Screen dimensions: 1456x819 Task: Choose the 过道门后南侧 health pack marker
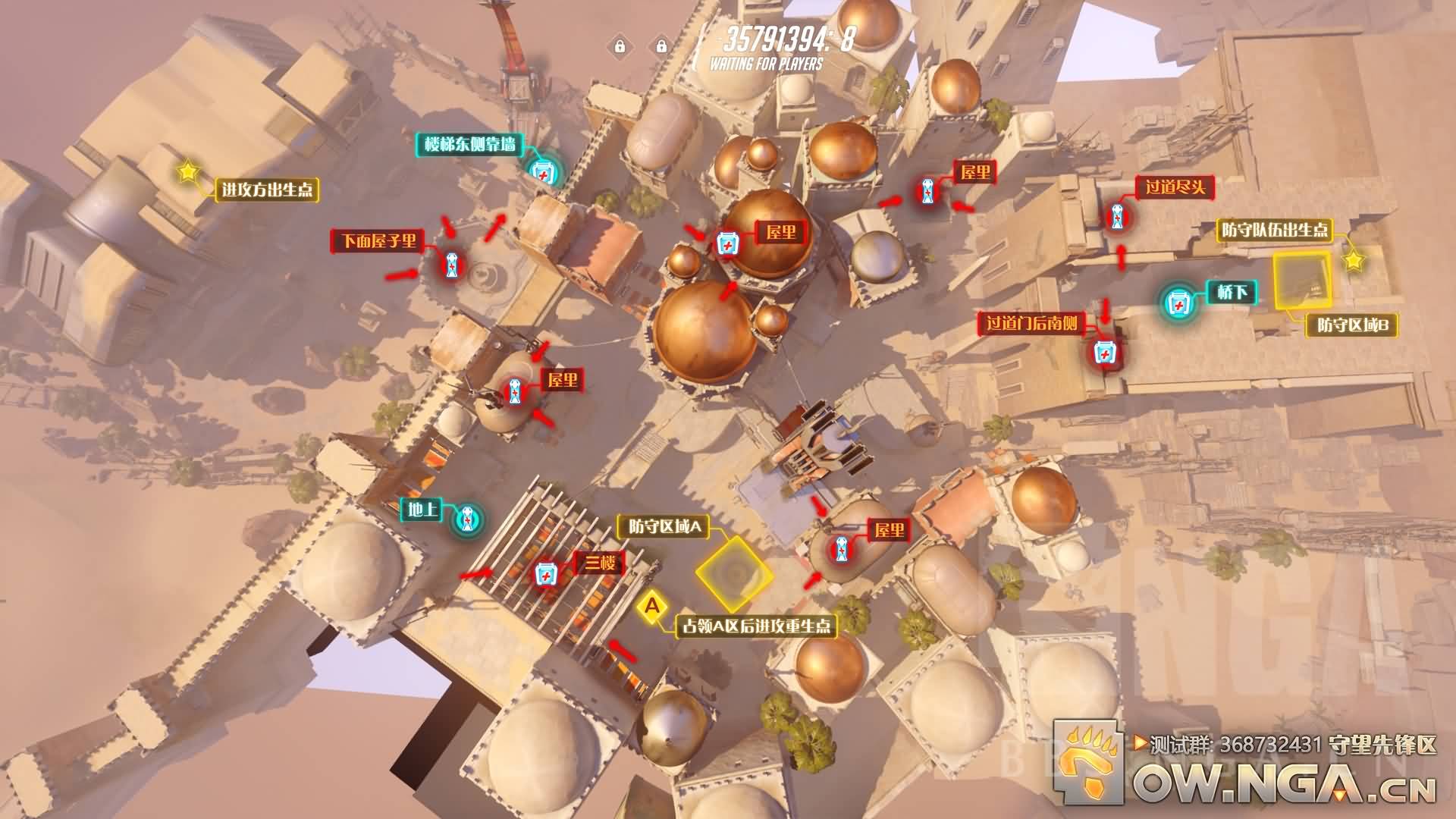point(1103,353)
